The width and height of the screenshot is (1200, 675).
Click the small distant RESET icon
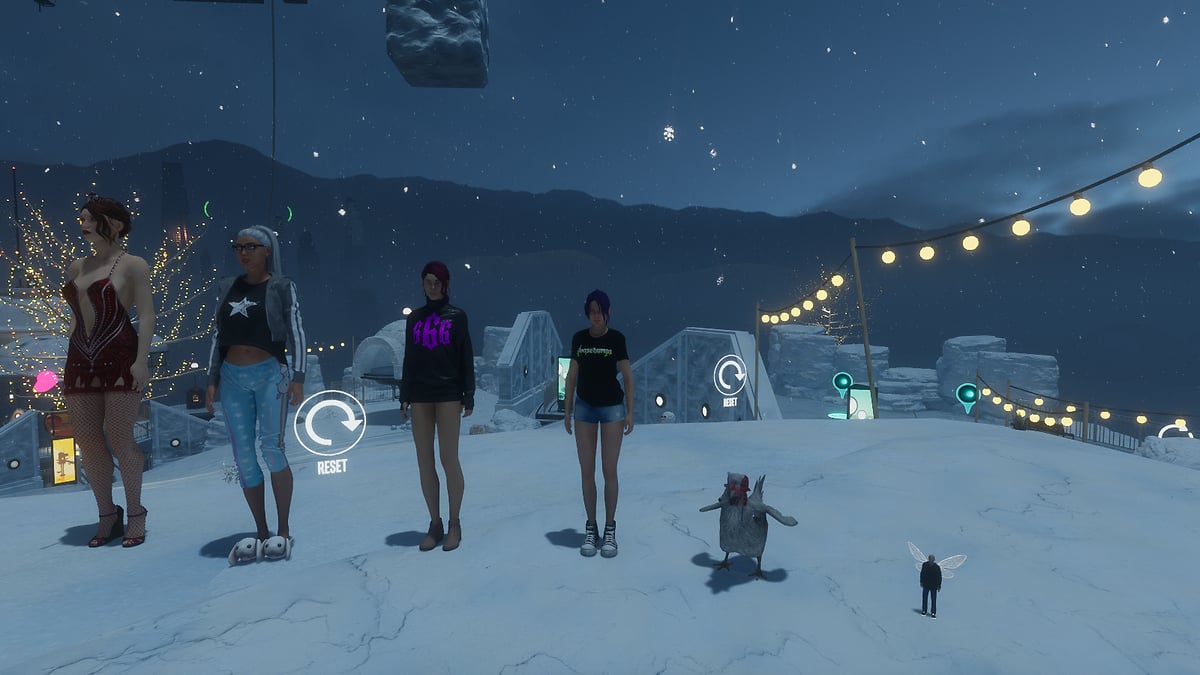pyautogui.click(x=730, y=375)
